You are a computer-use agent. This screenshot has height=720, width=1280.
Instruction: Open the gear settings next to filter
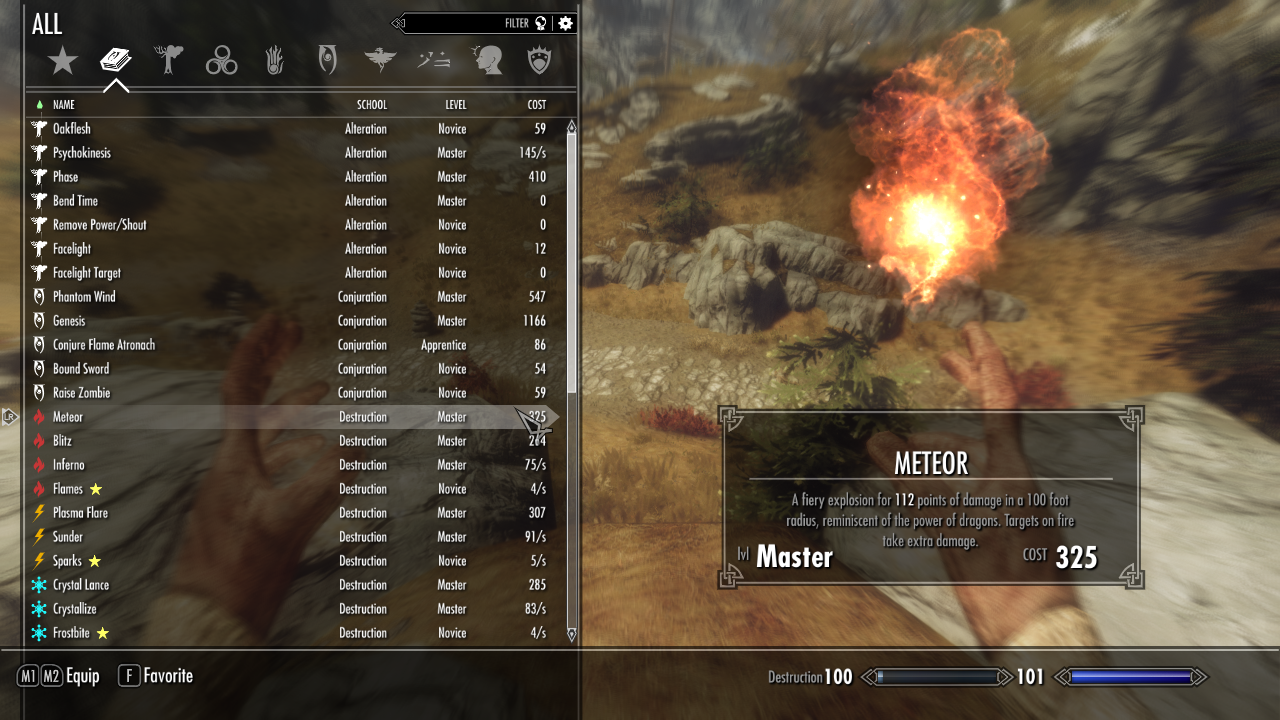(566, 23)
